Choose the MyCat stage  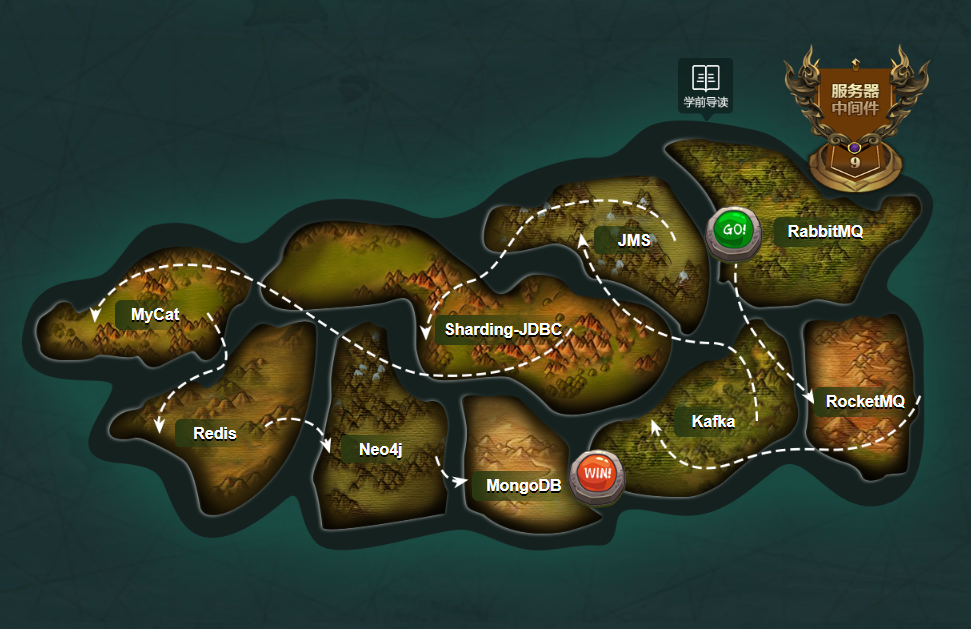pos(155,315)
